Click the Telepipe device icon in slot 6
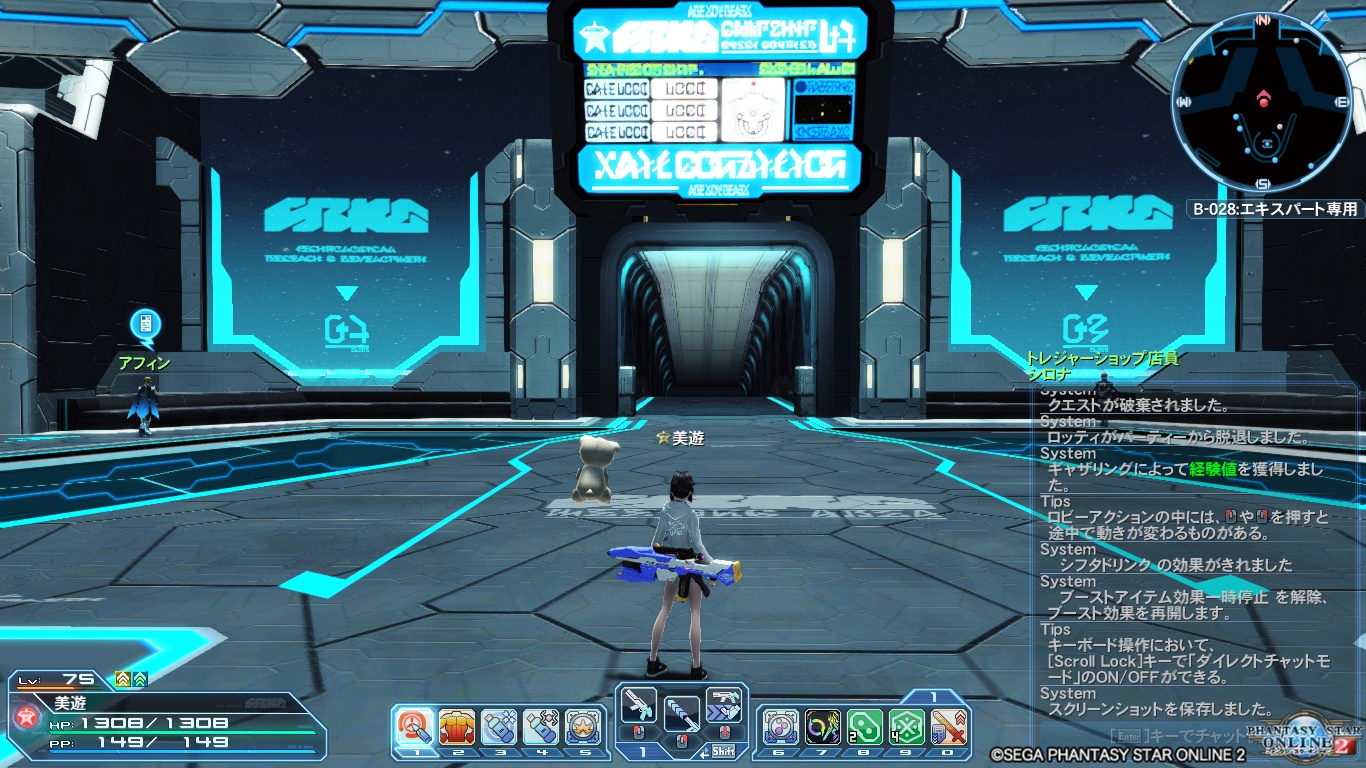Screen dimensions: 1366x768 [583, 723]
